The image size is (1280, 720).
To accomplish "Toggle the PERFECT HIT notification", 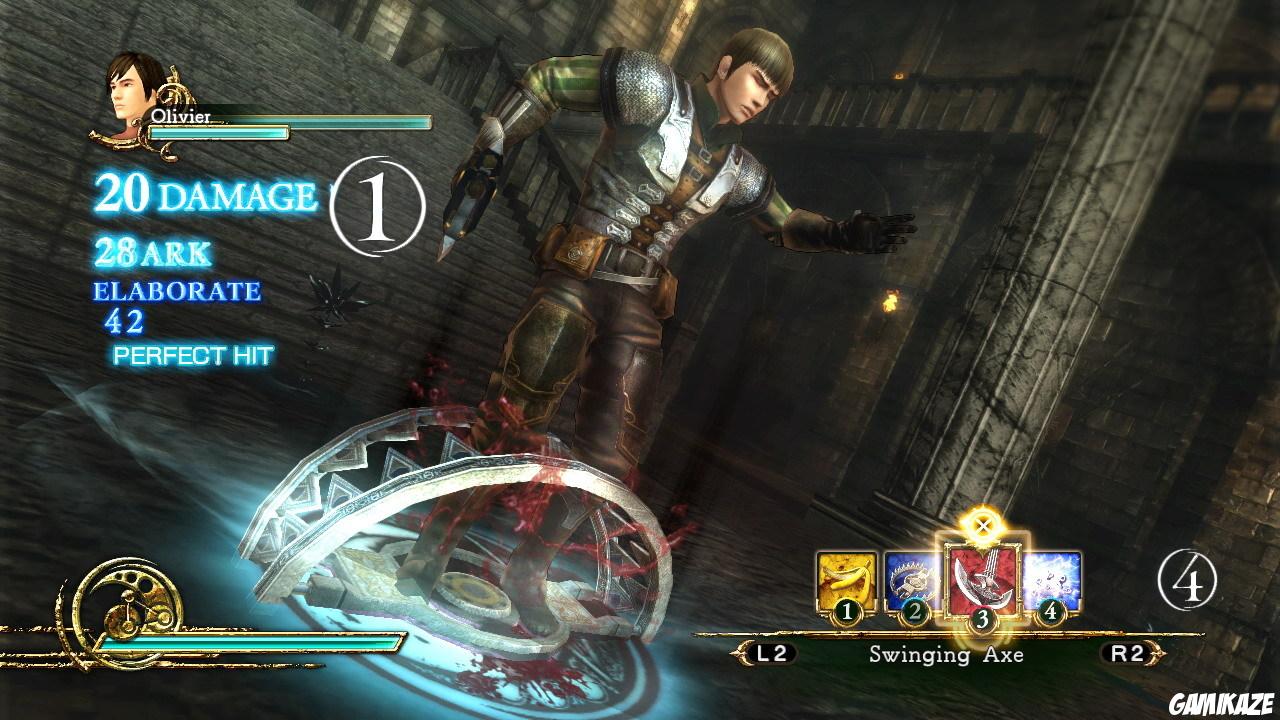I will tap(193, 354).
